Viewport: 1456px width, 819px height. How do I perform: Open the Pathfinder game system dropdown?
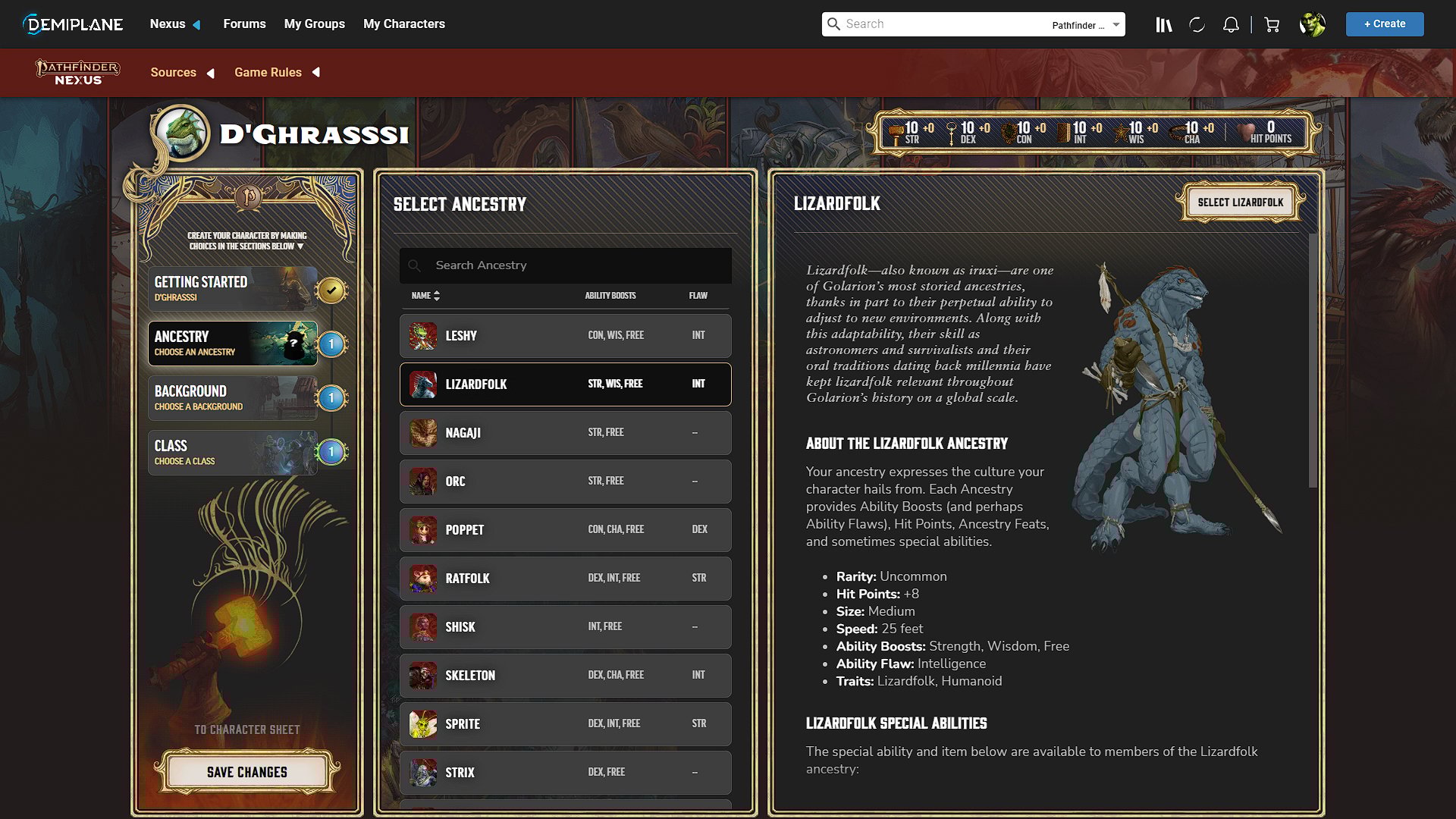(1083, 25)
